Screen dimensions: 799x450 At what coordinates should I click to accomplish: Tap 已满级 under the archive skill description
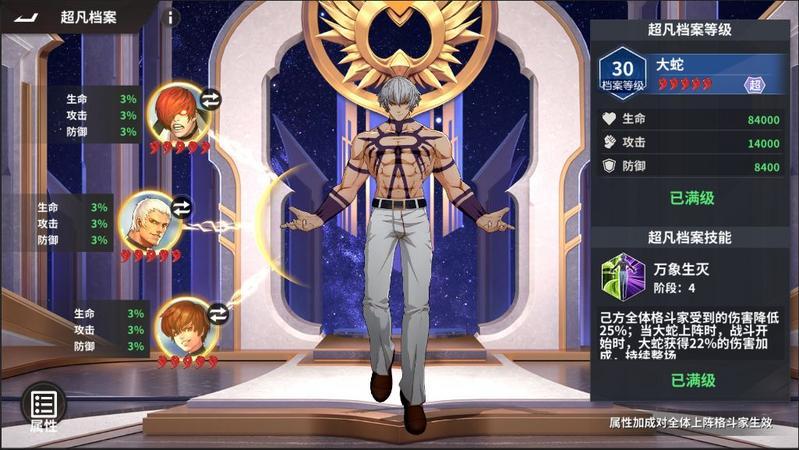(691, 380)
